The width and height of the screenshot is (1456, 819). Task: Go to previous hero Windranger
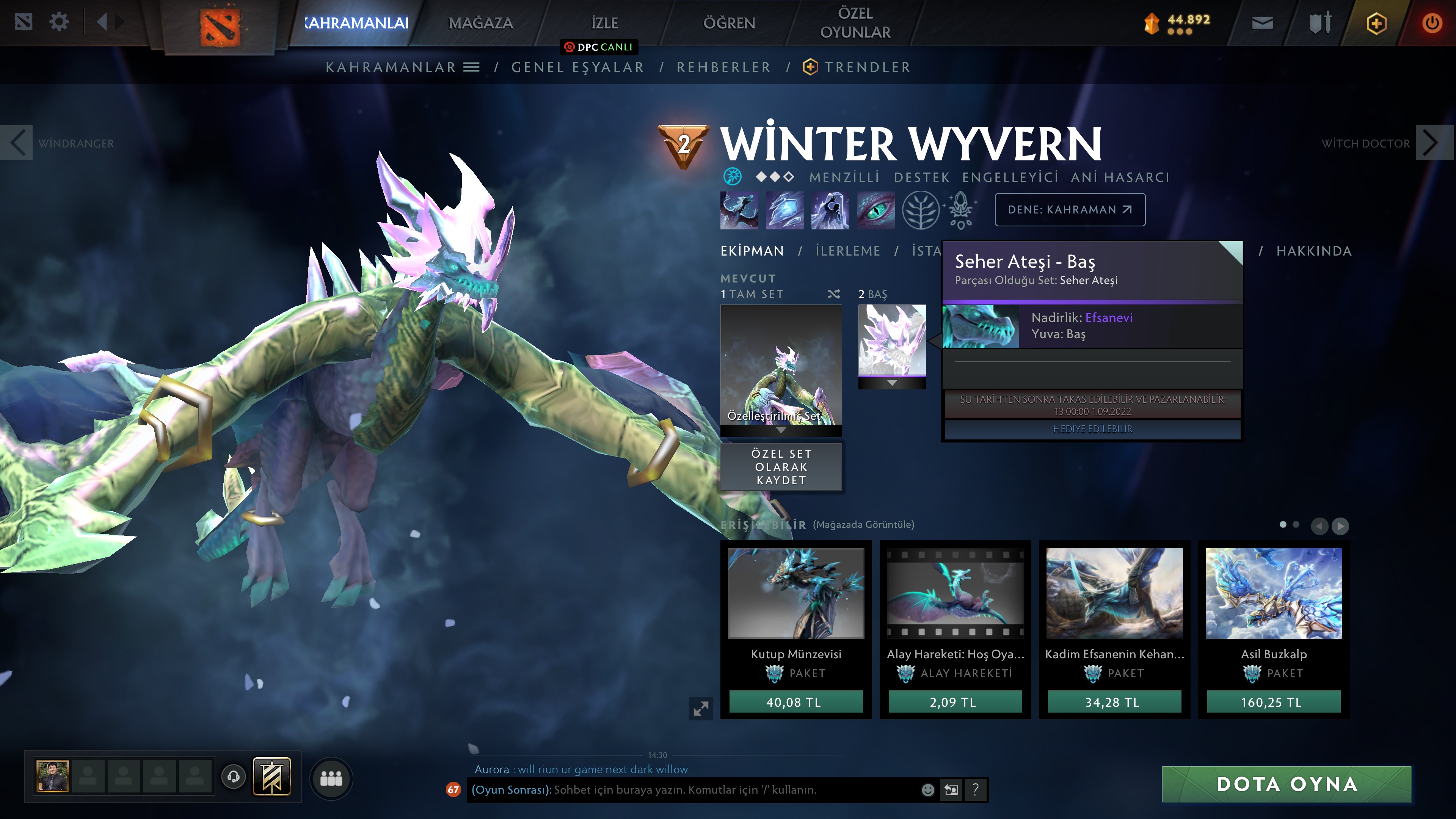(17, 143)
